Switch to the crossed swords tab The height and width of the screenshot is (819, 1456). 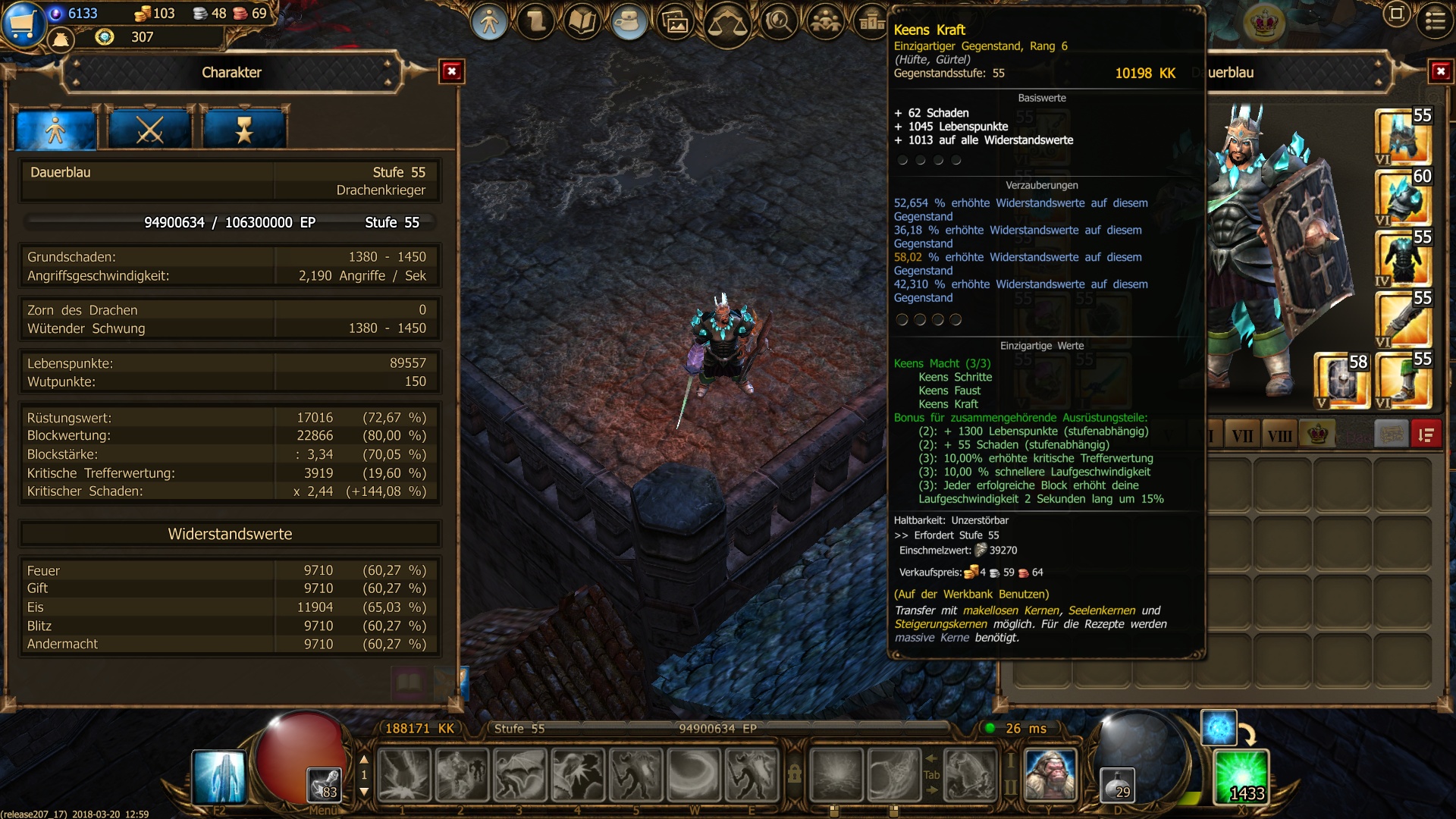149,129
